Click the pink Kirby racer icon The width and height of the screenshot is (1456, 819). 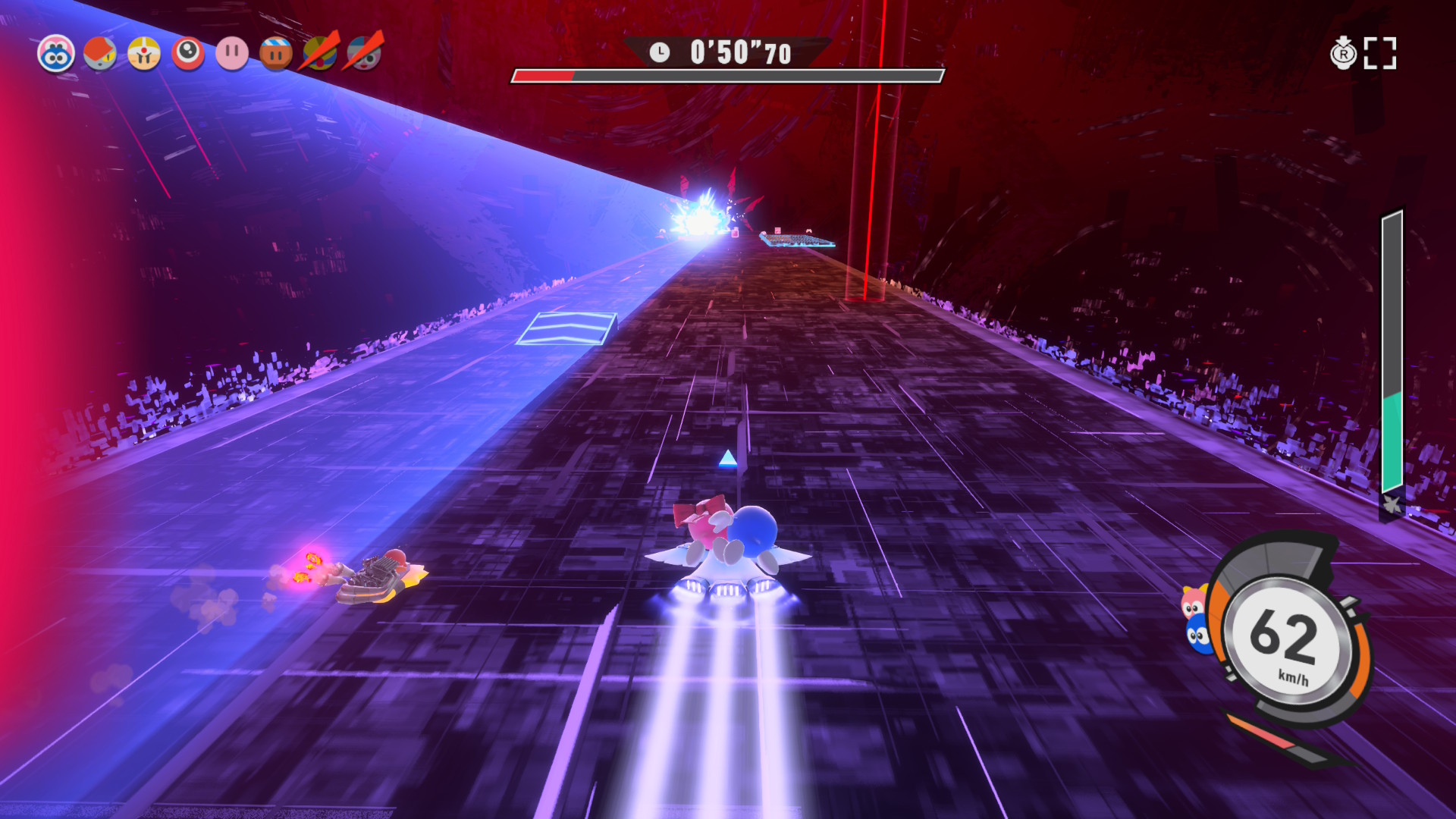[232, 54]
